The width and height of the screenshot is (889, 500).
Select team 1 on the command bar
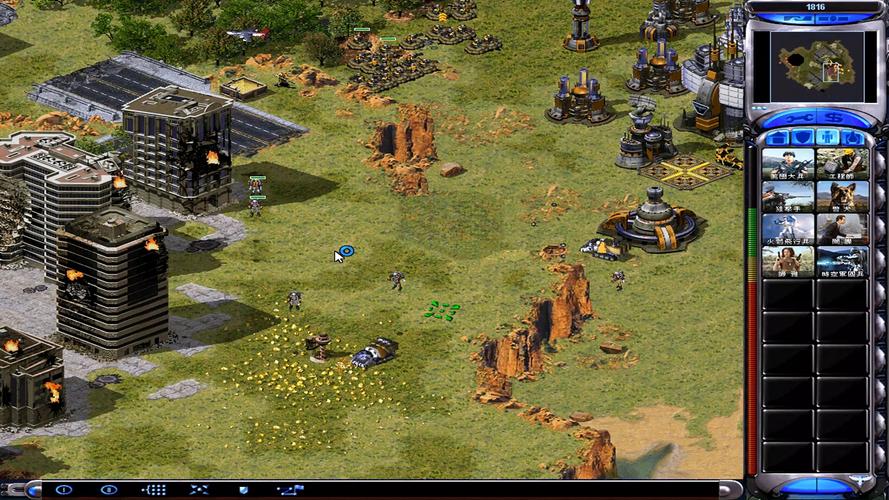64,490
